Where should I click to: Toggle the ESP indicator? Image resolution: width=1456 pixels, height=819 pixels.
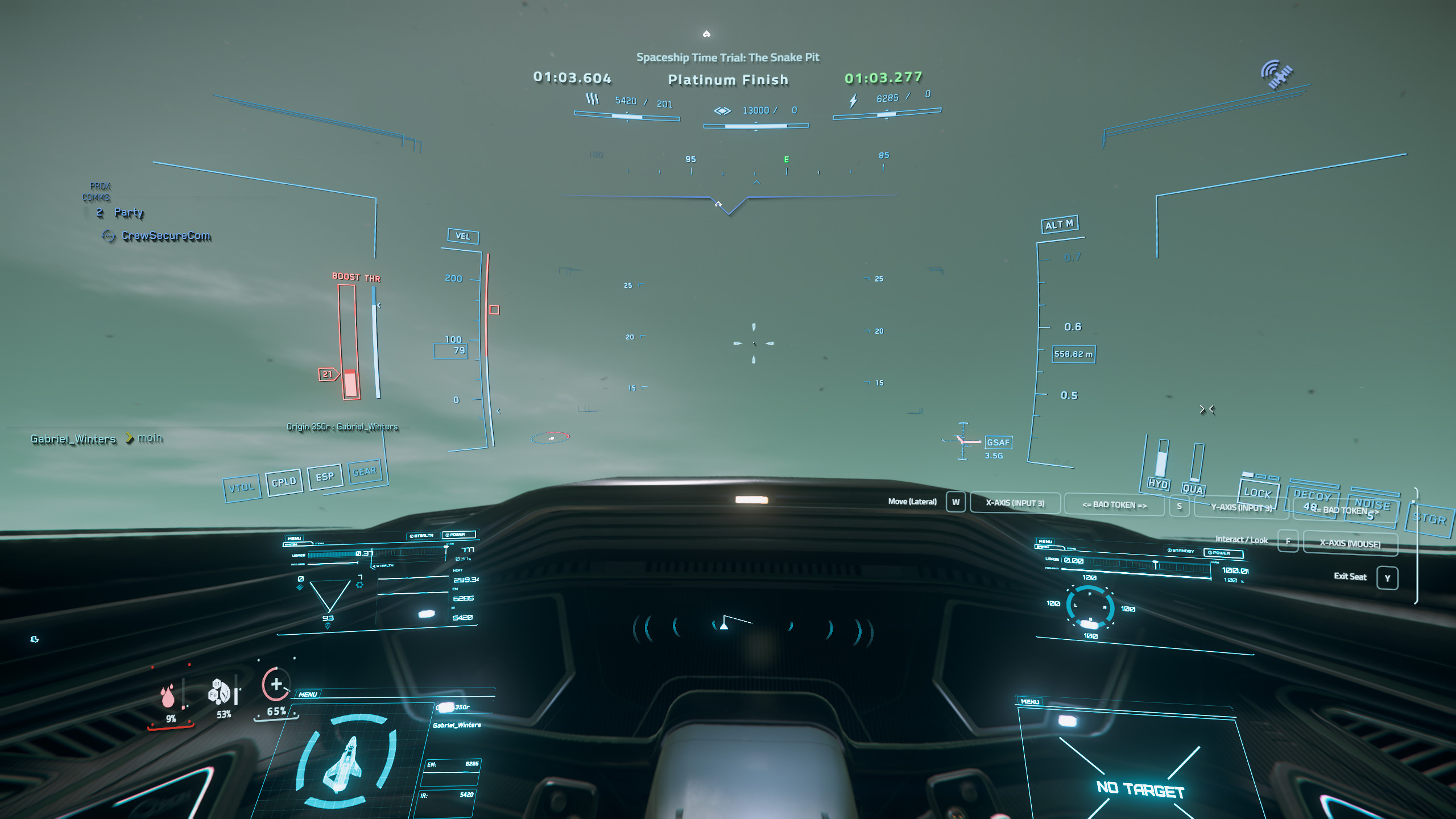[325, 477]
